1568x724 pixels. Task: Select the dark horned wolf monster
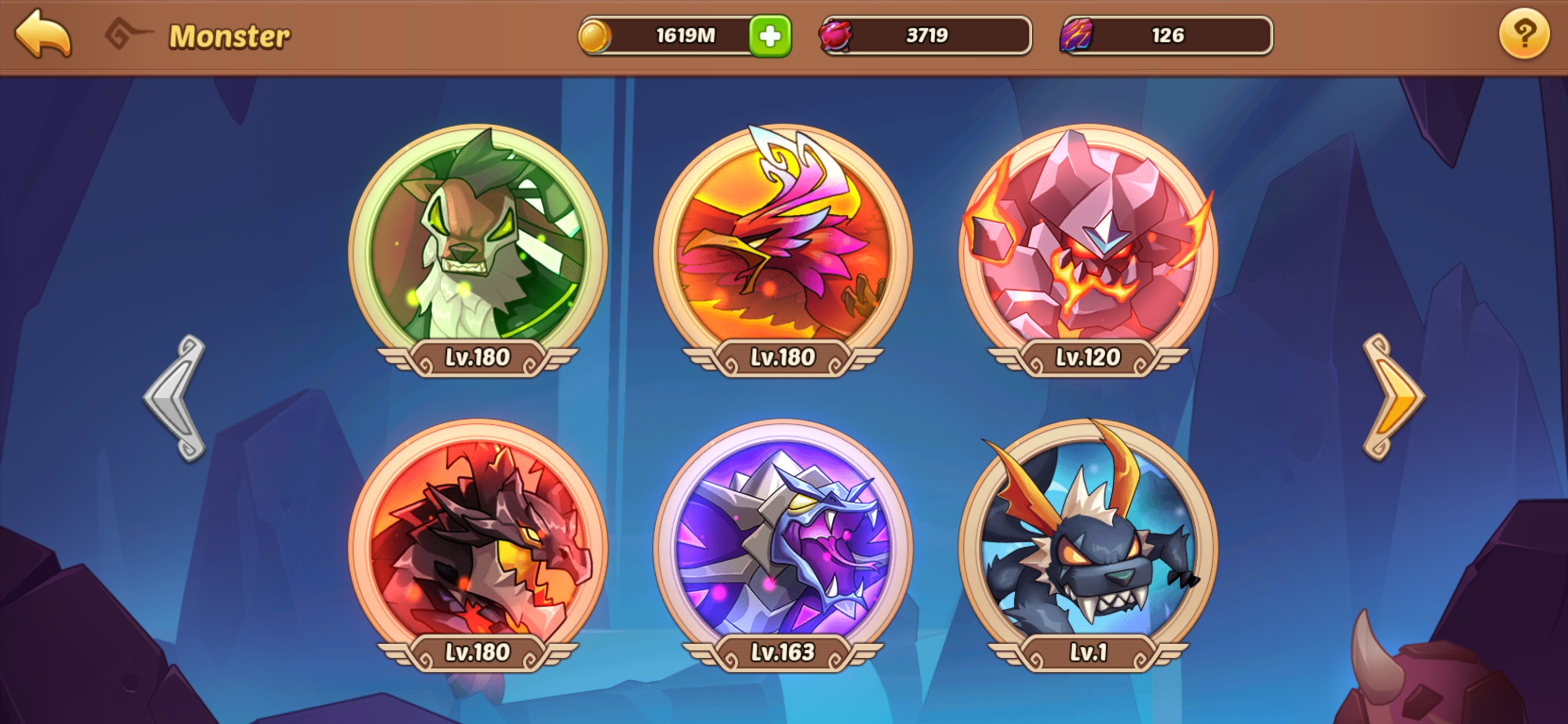click(1088, 539)
